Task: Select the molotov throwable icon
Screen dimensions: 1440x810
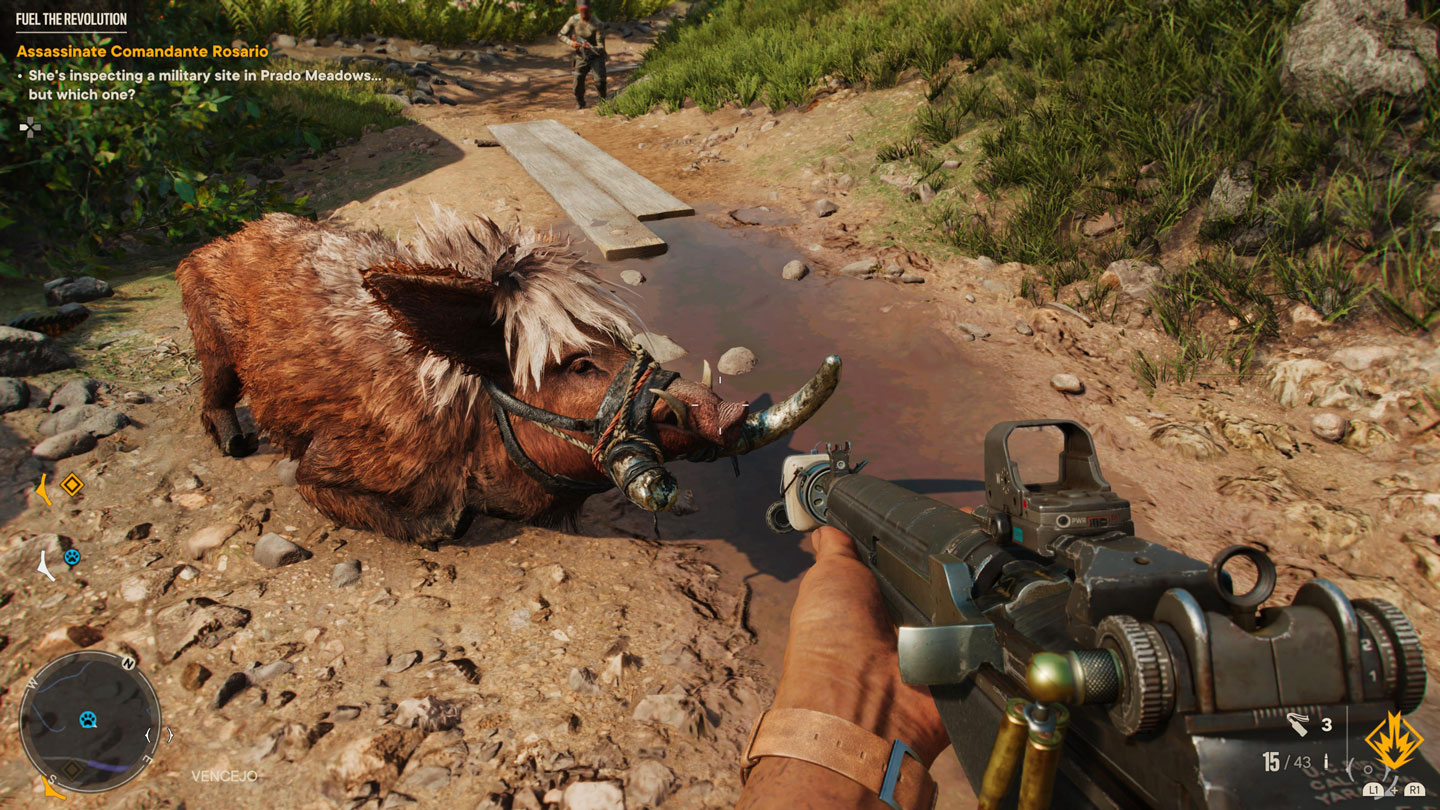Action: click(x=1299, y=724)
